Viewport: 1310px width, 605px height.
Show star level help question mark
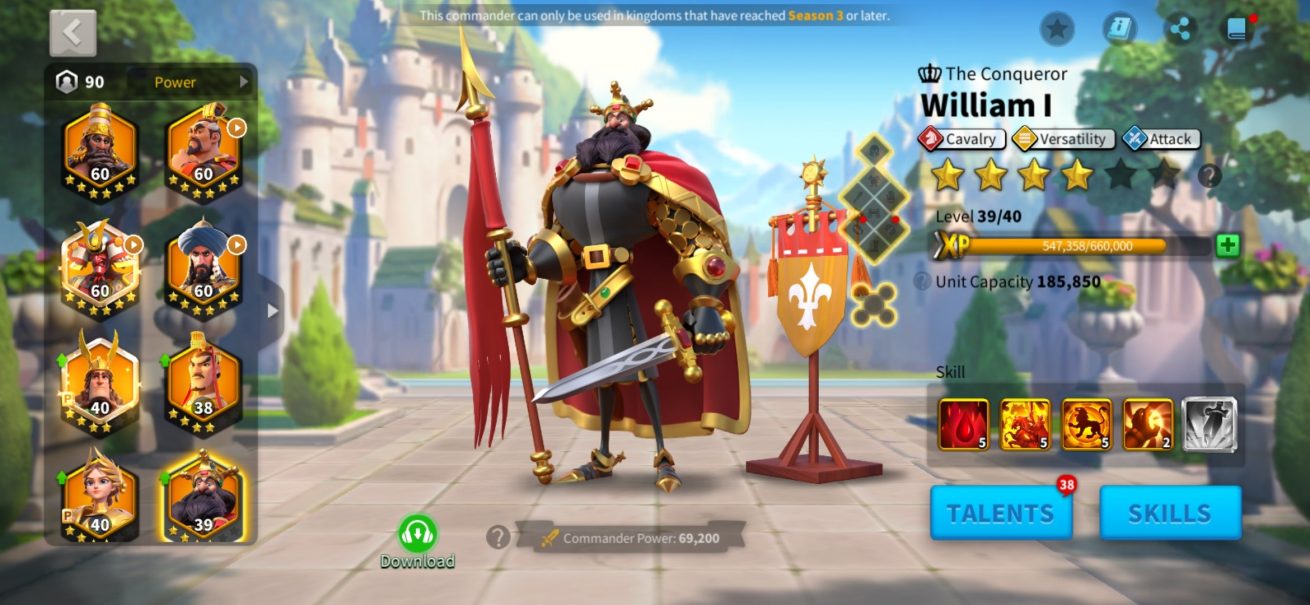coord(1209,176)
